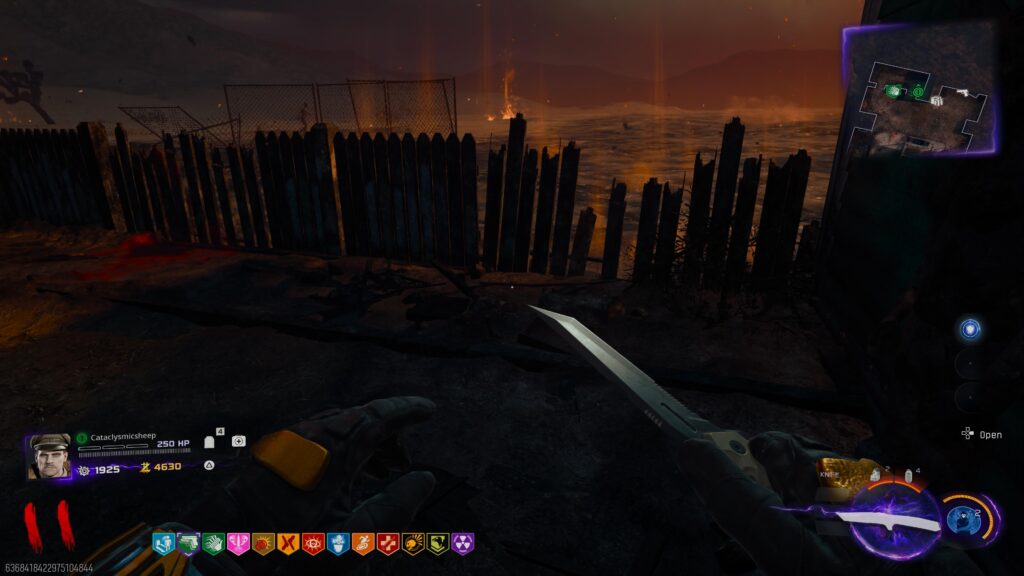Image resolution: width=1024 pixels, height=576 pixels.
Task: Click the Cataclysmicsheep character portrait
Action: tap(49, 456)
